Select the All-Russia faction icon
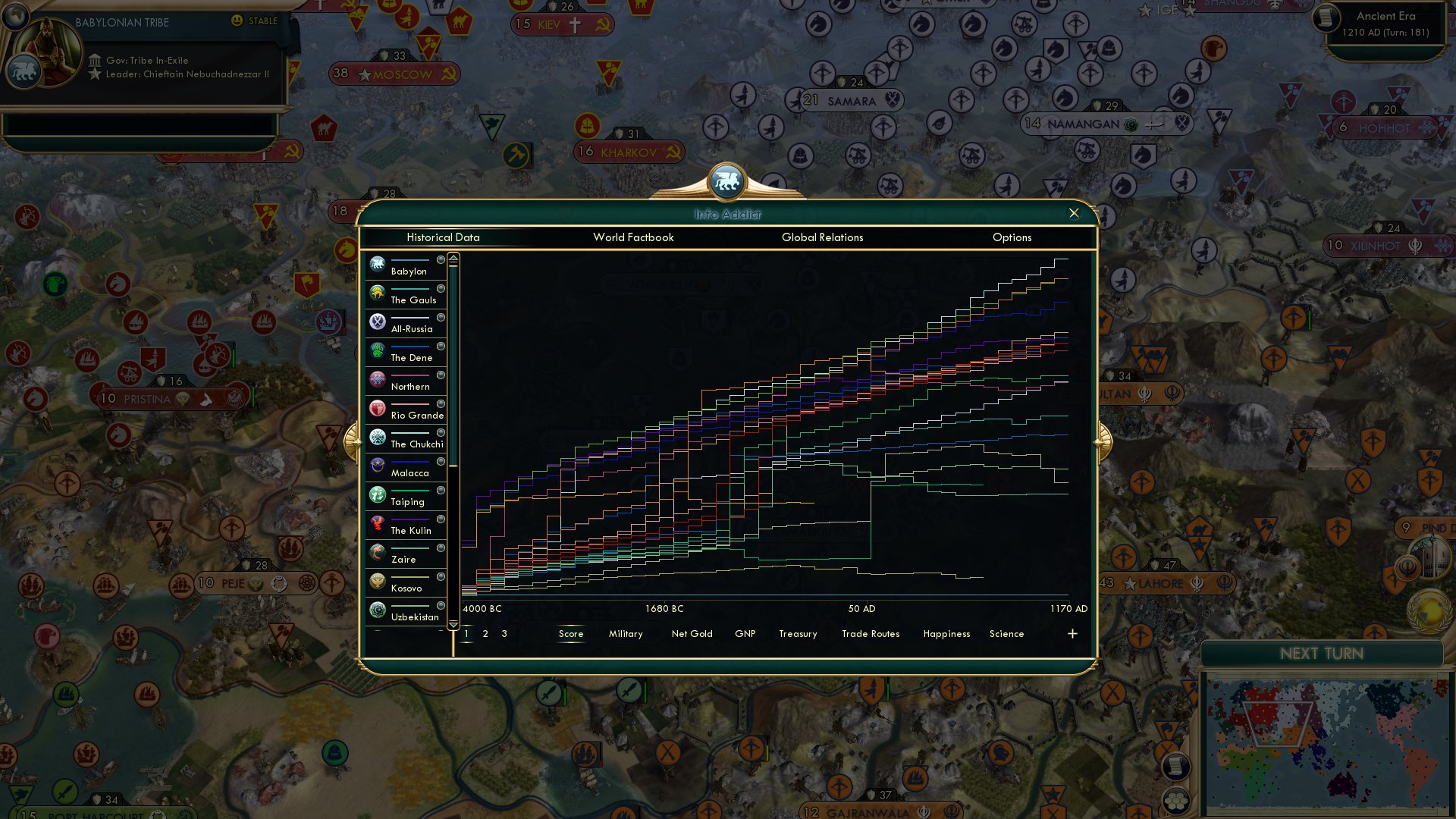 pyautogui.click(x=378, y=322)
